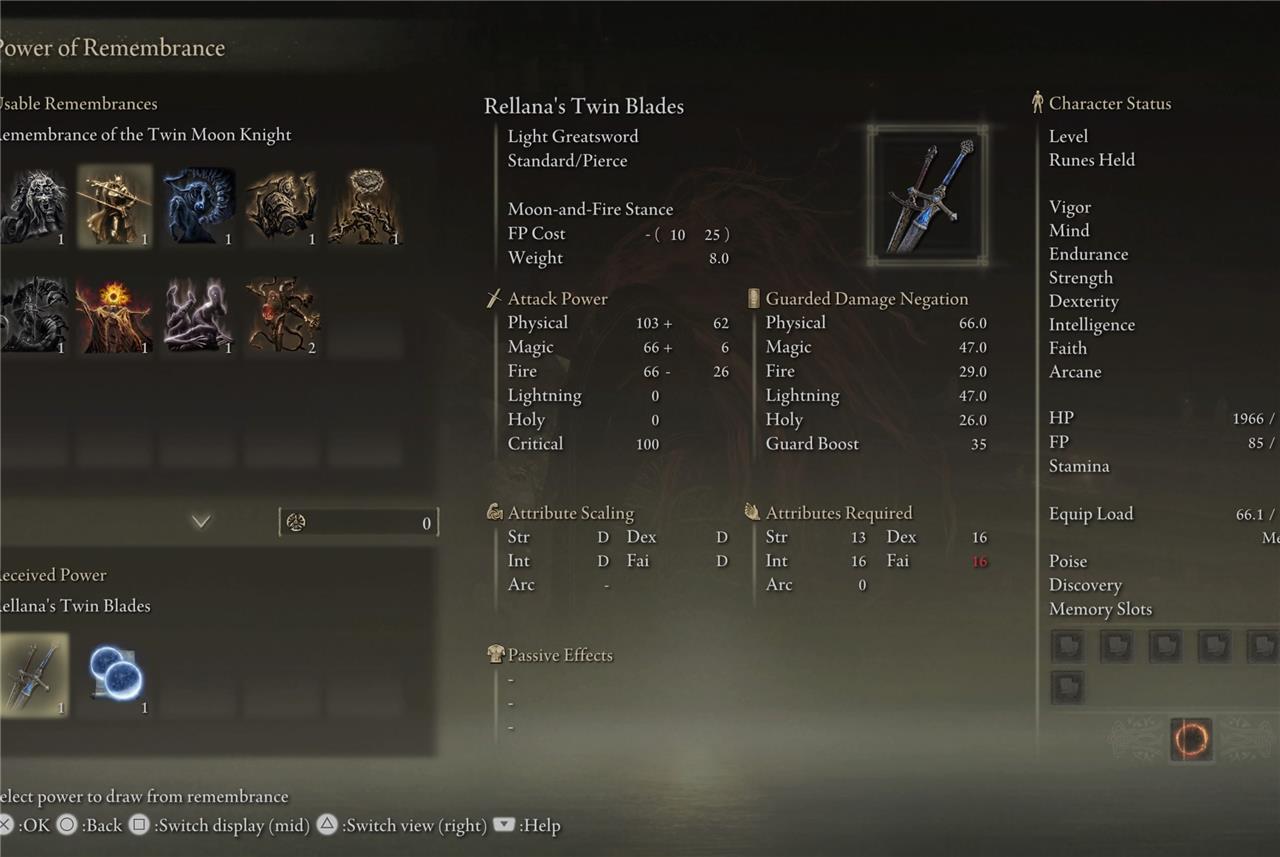
Task: Choose the dark coiled serpent remembrance
Action: click(x=32, y=316)
